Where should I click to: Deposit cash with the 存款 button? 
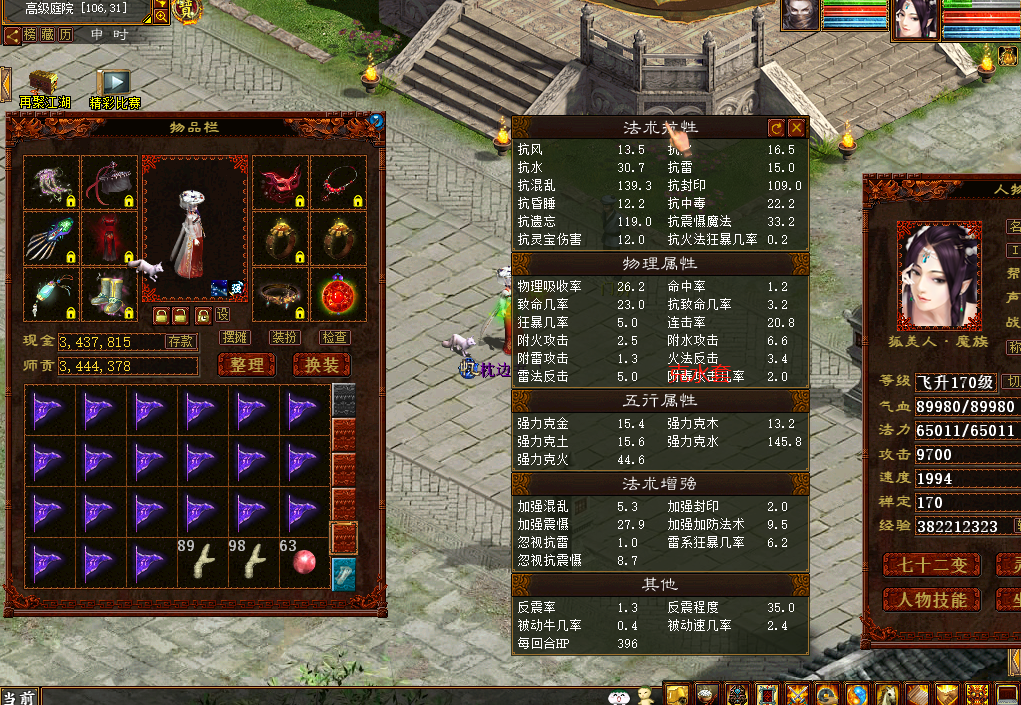[x=181, y=341]
